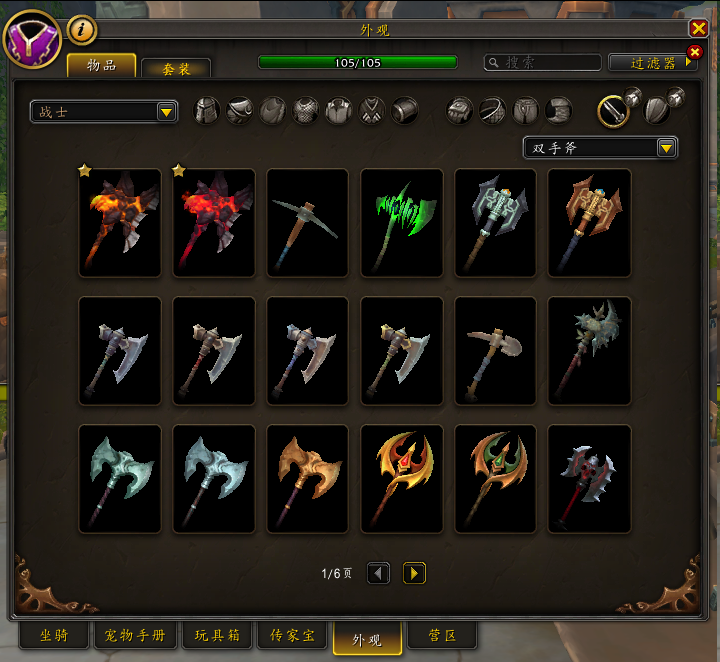Open the 战士 class dropdown
The width and height of the screenshot is (720, 662).
pyautogui.click(x=104, y=111)
